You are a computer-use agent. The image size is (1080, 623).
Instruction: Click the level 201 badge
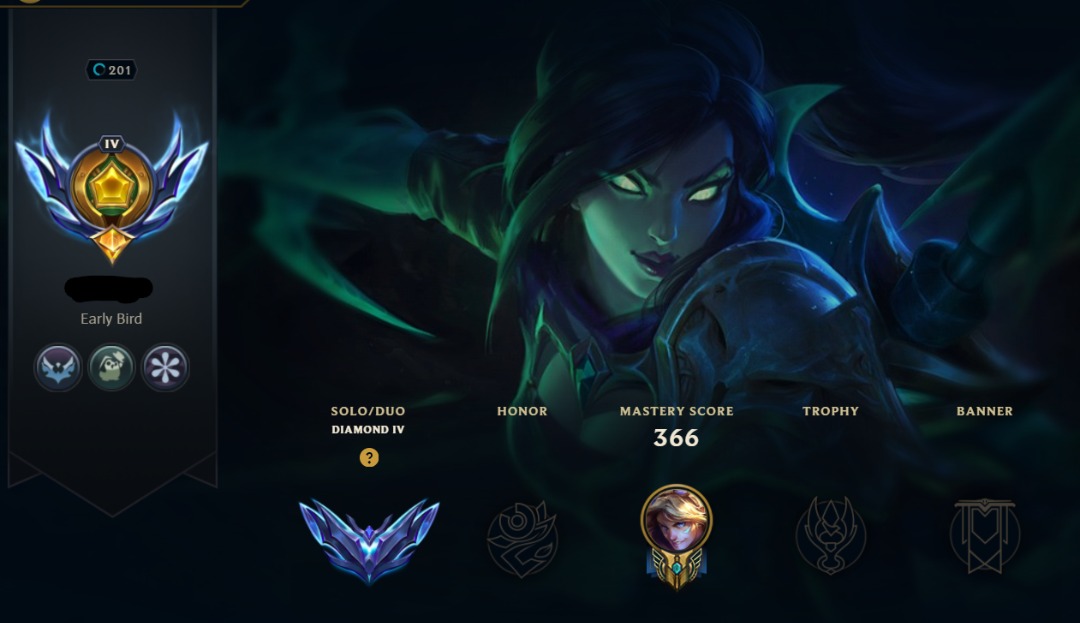pos(111,70)
